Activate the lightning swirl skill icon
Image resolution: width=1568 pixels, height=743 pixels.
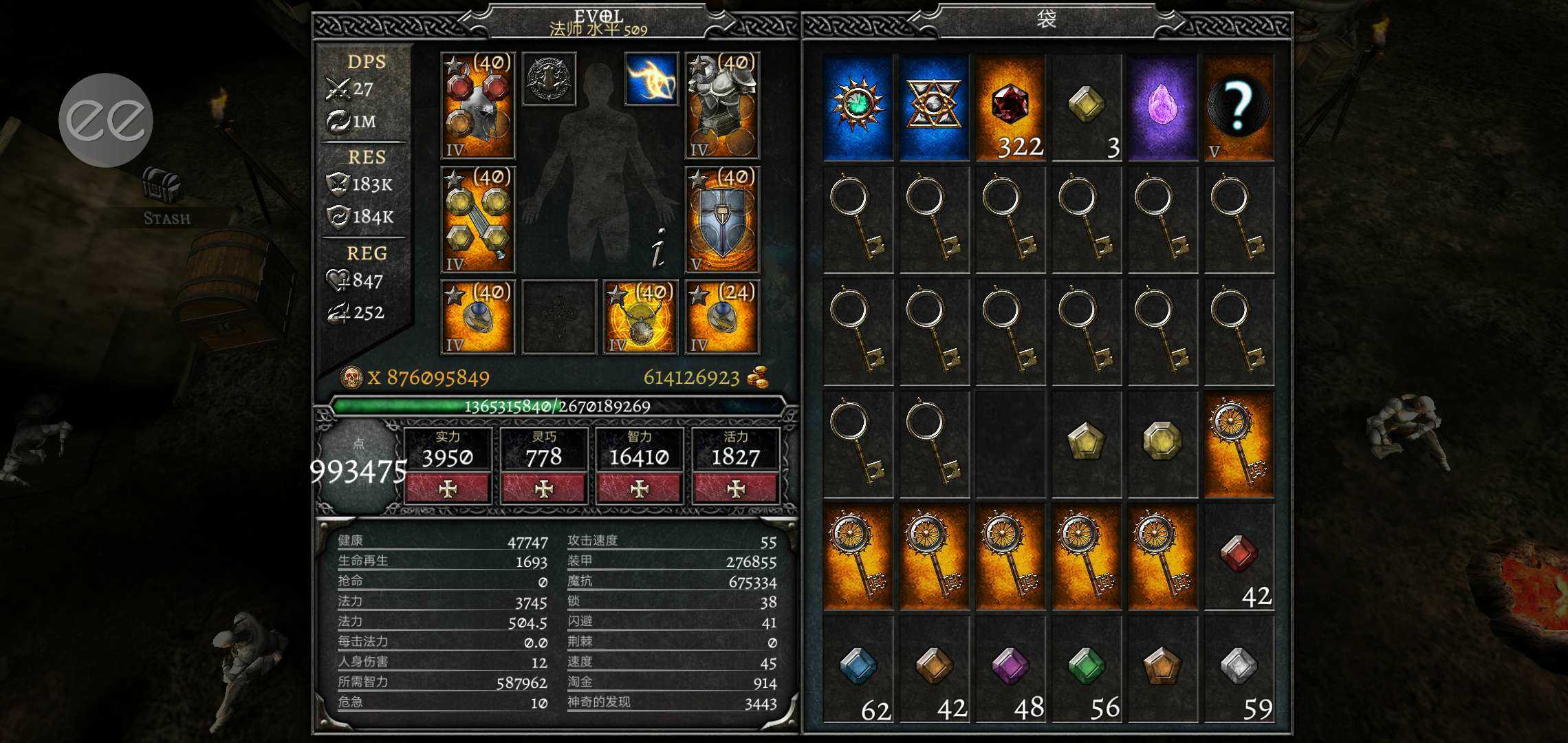pos(651,79)
